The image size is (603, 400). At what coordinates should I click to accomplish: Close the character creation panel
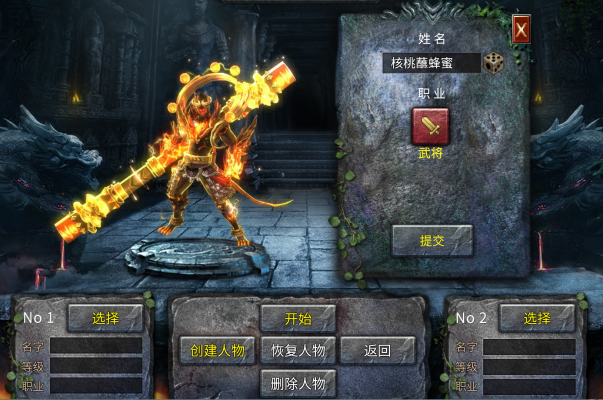520,29
